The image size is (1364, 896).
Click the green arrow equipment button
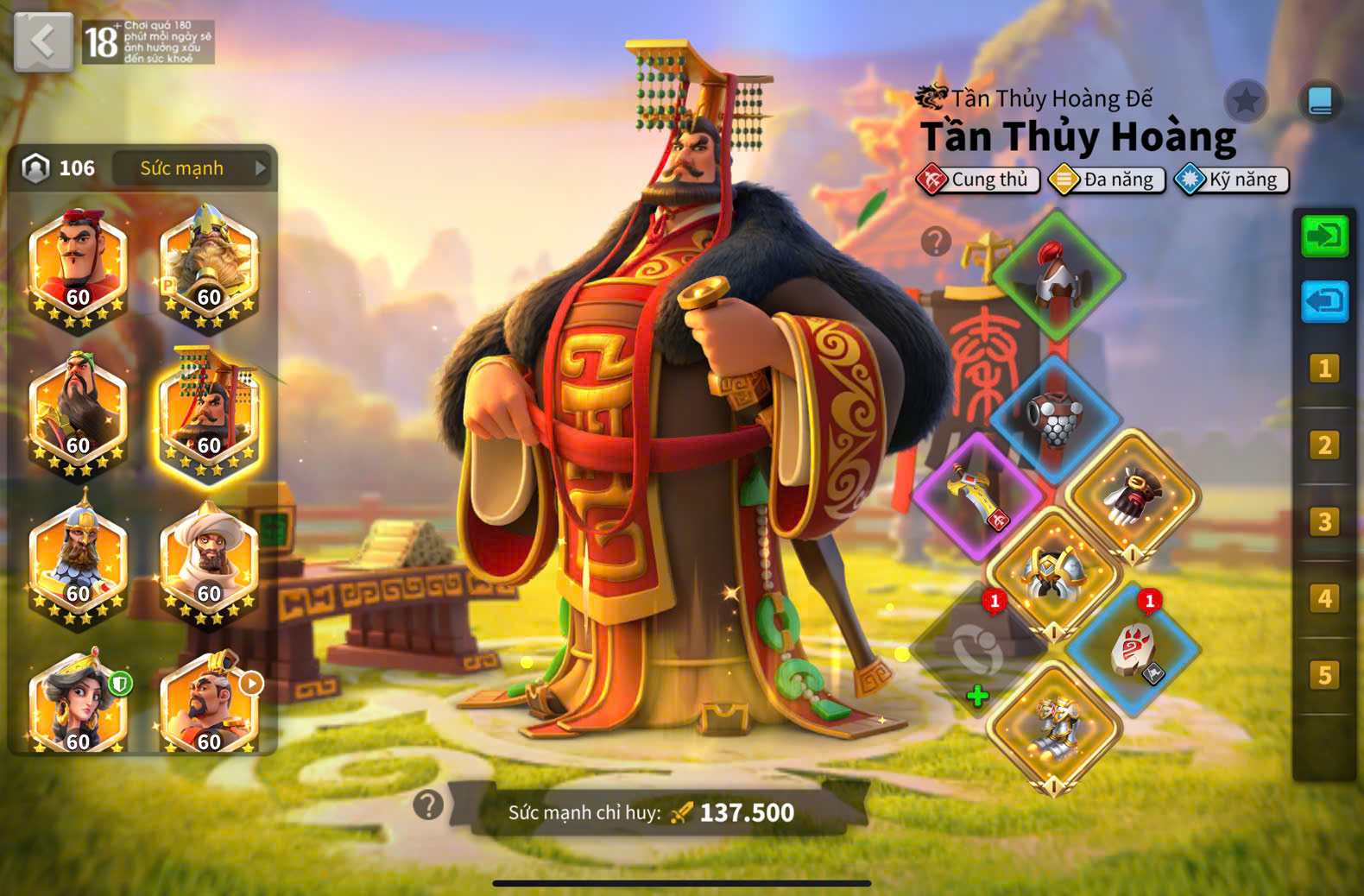pyautogui.click(x=1324, y=236)
